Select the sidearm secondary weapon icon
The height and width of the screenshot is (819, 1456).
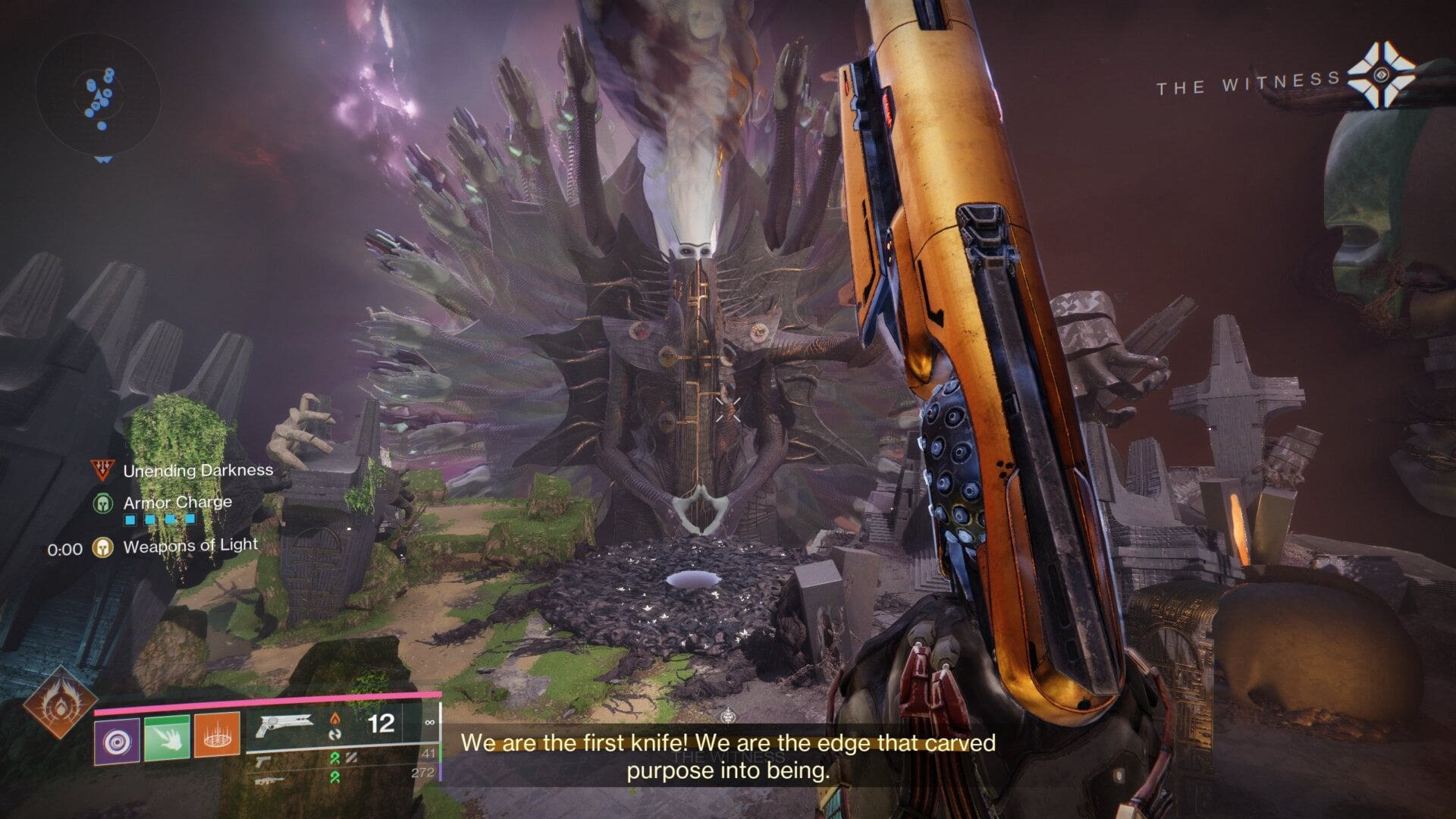(263, 758)
